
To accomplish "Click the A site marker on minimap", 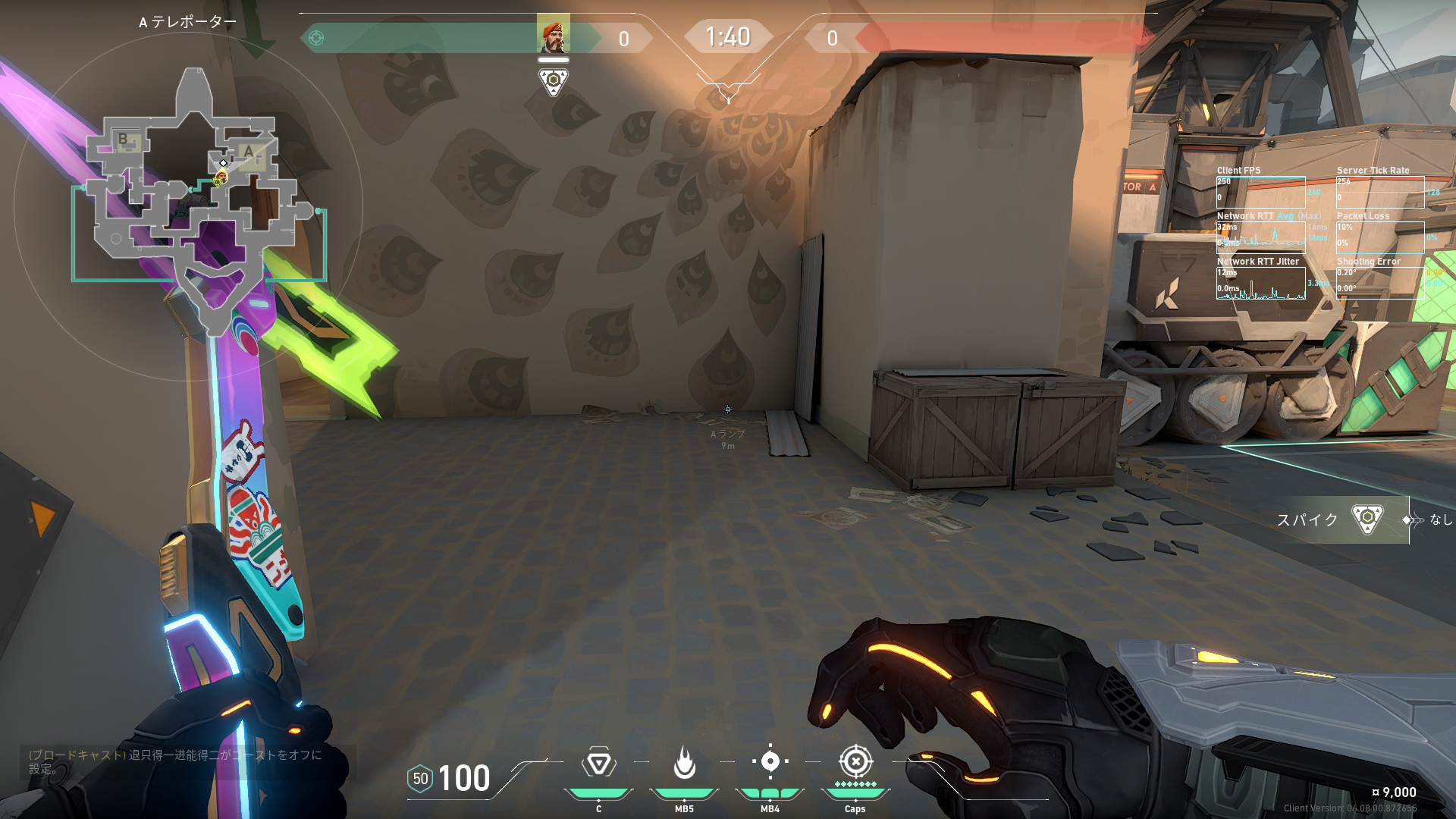I will click(248, 152).
